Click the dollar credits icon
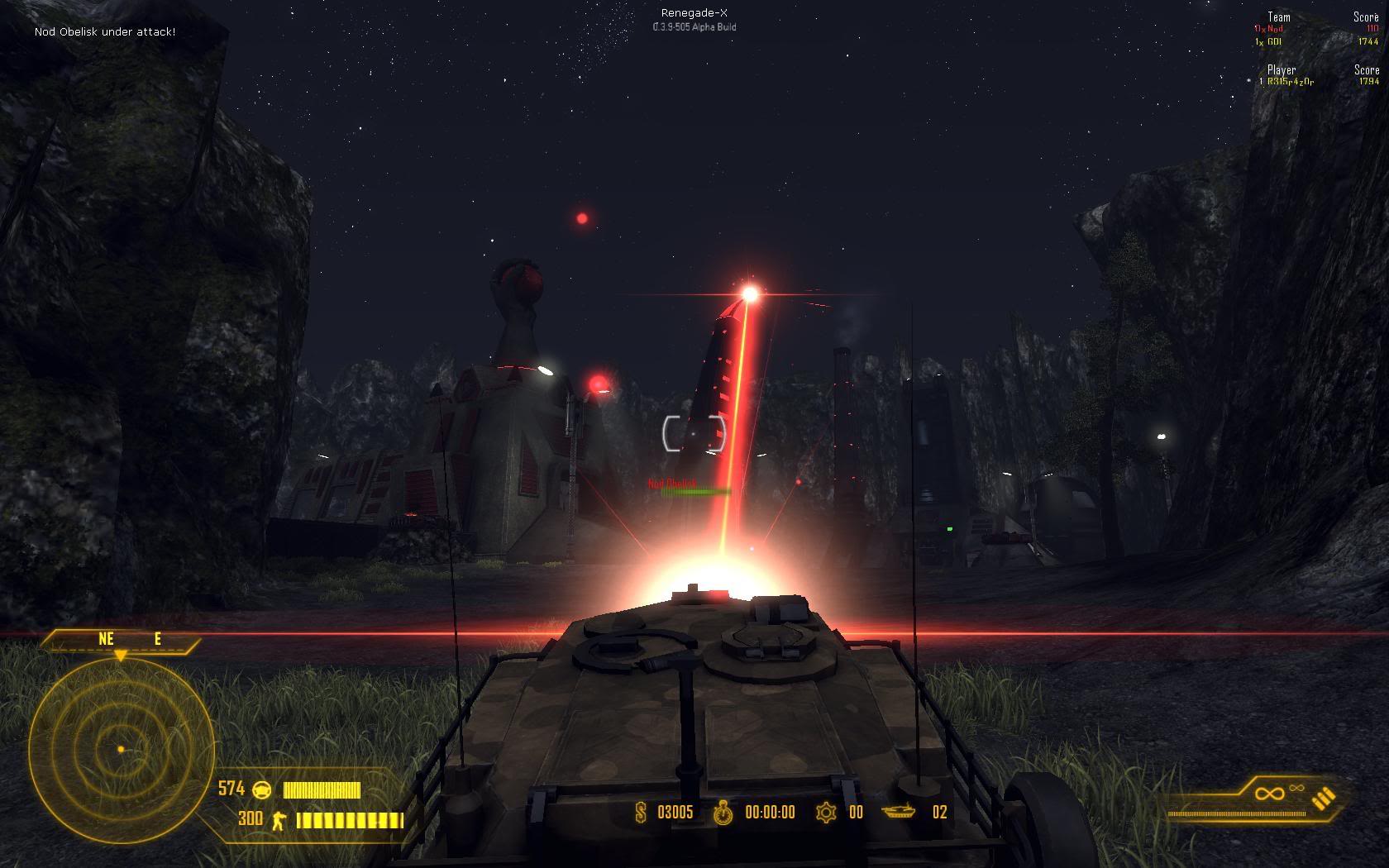 click(x=641, y=813)
